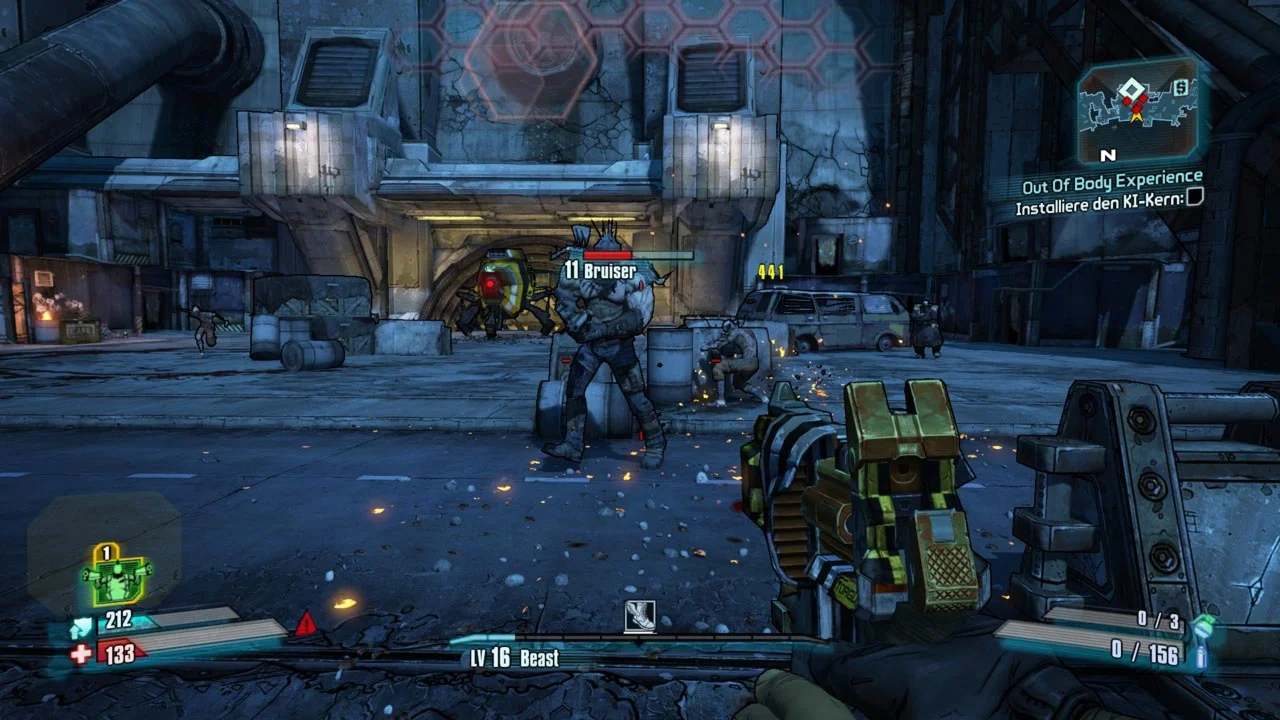Click the N compass indicator below the minimap
The width and height of the screenshot is (1280, 720).
[1107, 155]
